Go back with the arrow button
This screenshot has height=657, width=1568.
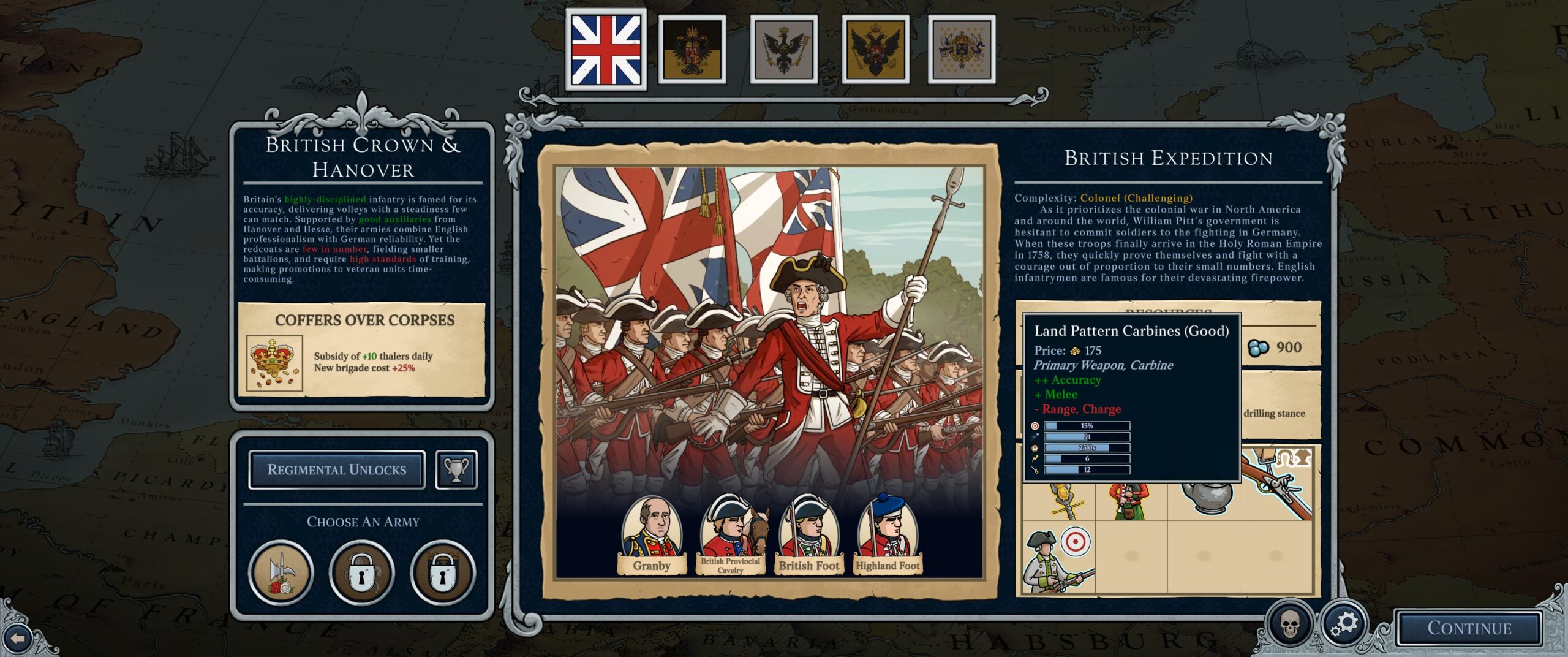(x=18, y=639)
